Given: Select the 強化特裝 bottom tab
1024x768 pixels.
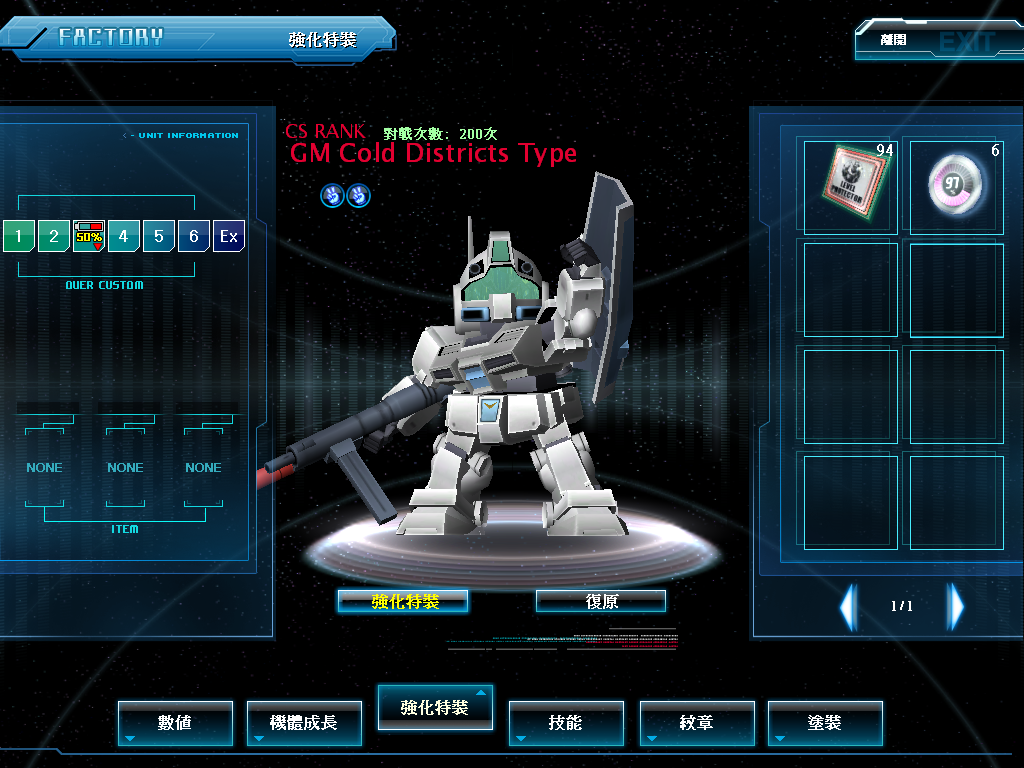Looking at the screenshot, I should point(434,708).
